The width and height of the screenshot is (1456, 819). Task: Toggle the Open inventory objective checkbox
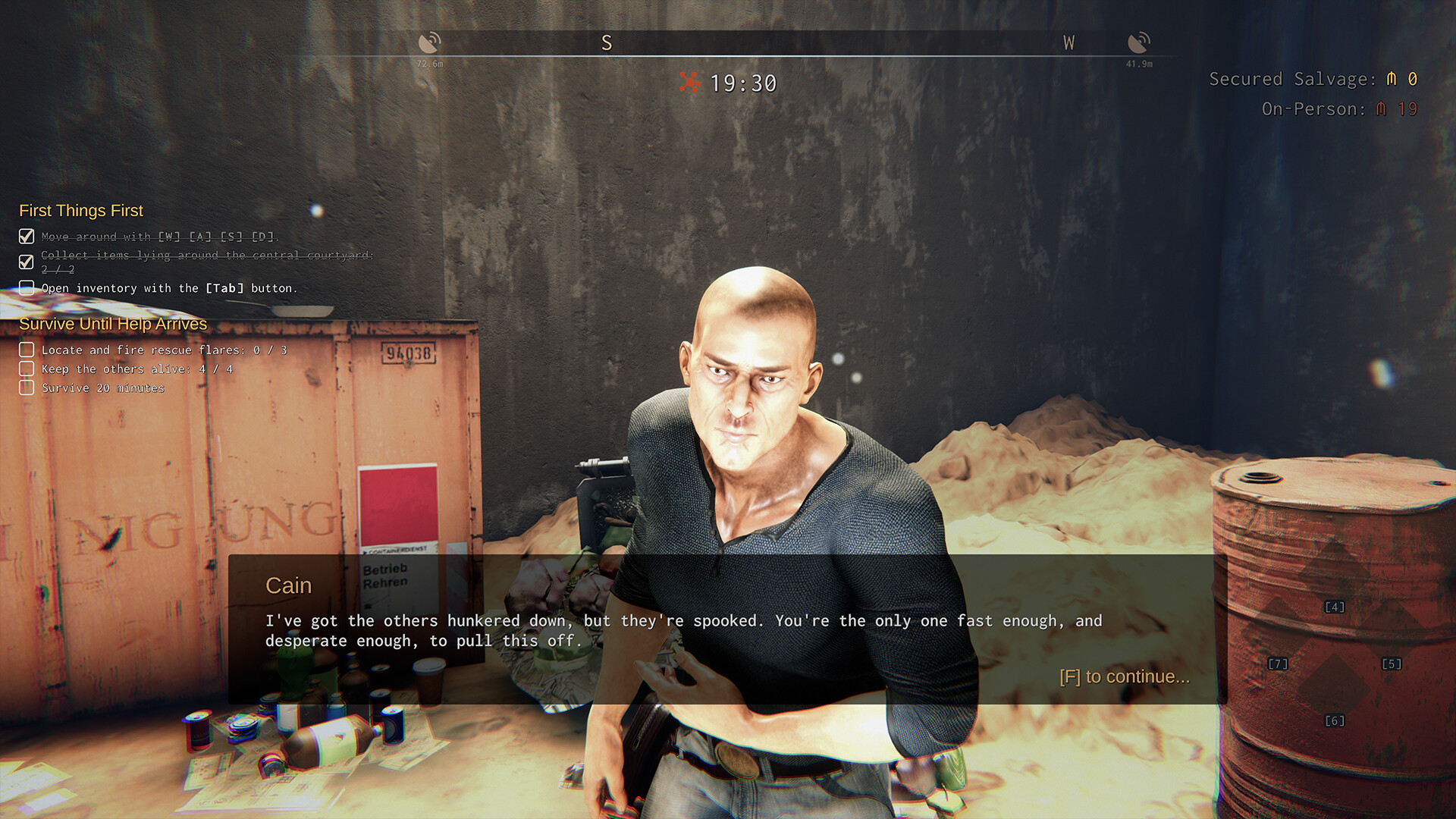27,288
